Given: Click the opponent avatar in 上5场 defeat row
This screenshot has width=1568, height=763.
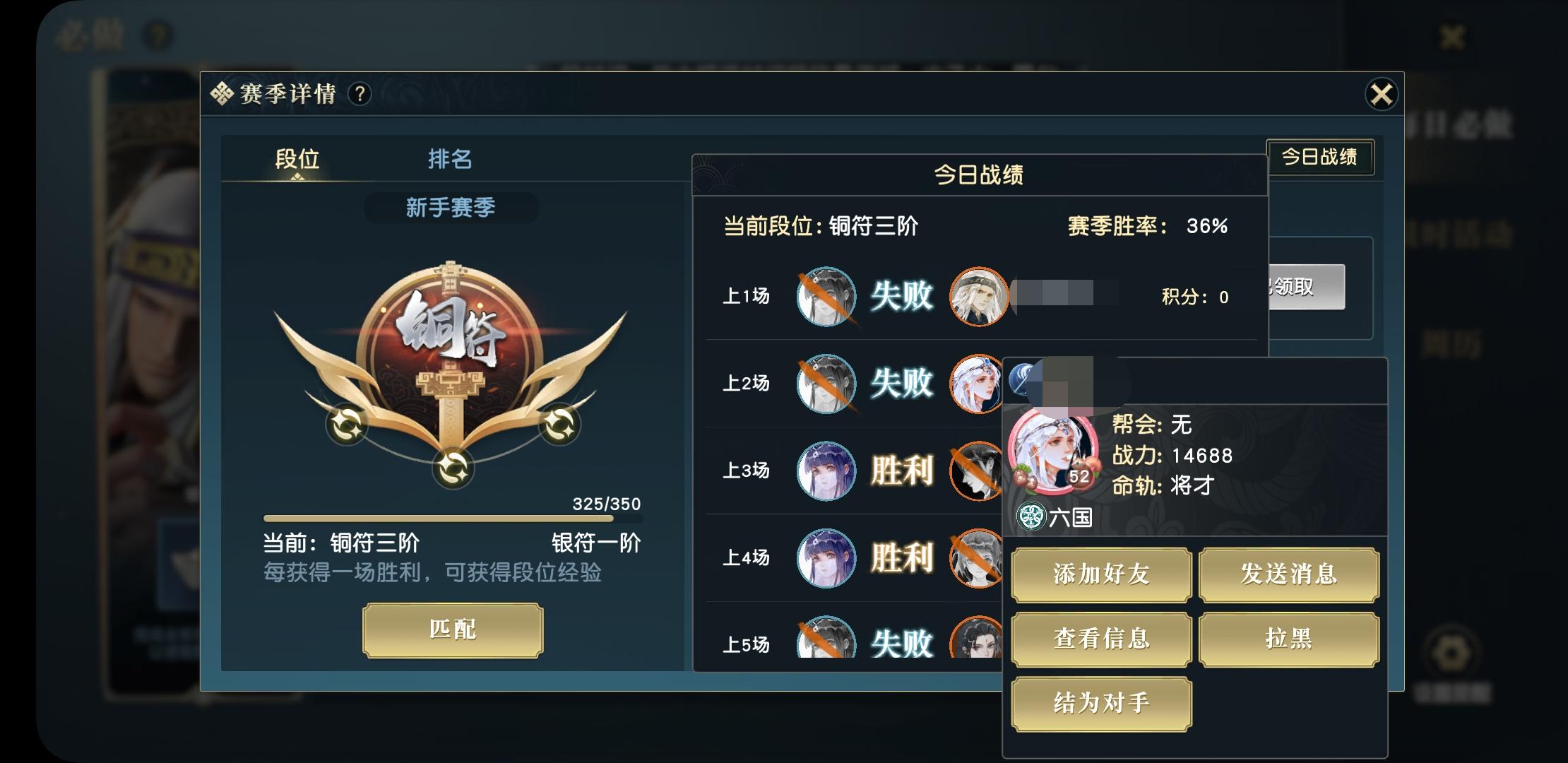Looking at the screenshot, I should pos(979,643).
